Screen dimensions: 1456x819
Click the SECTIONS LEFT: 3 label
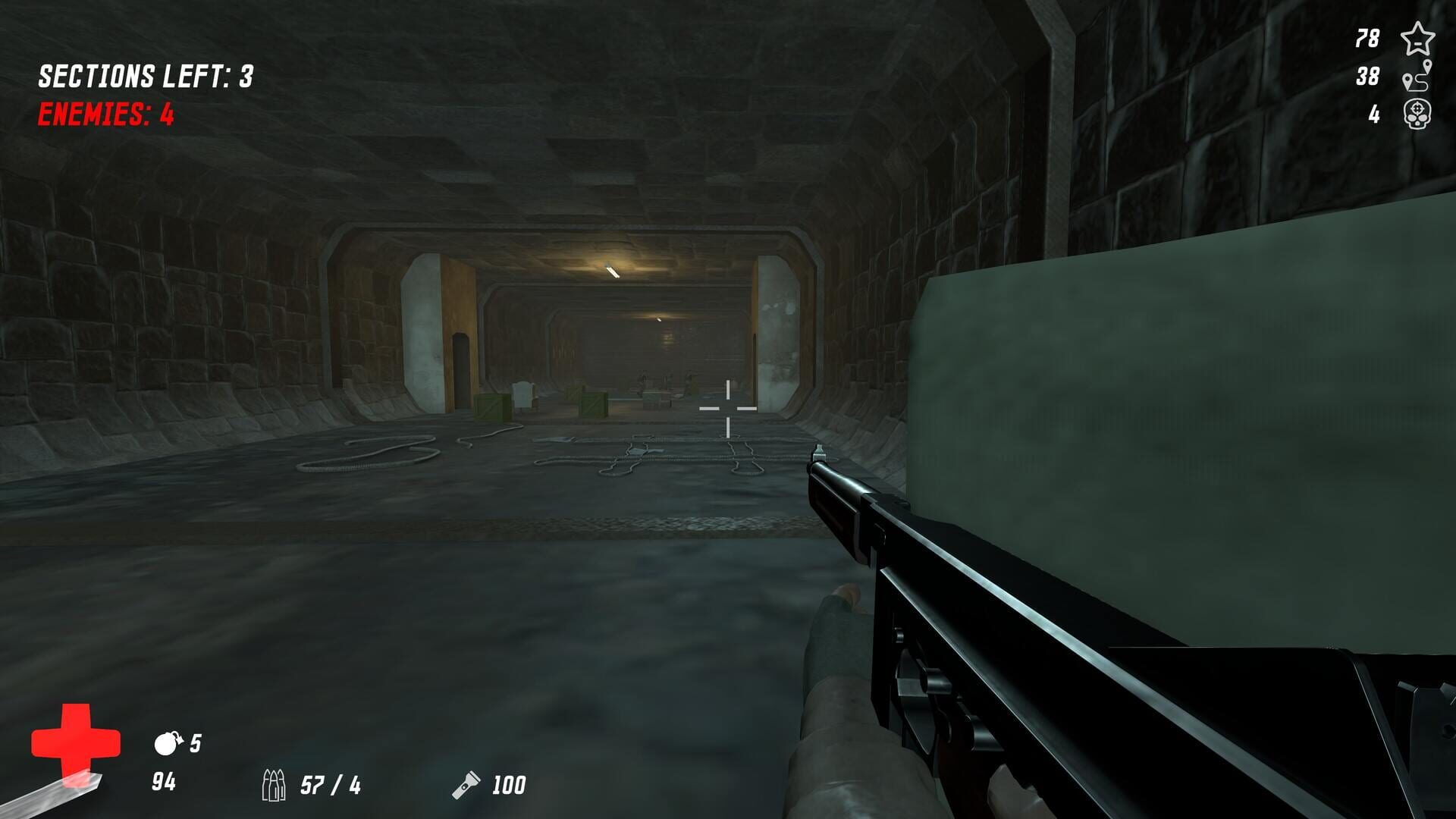point(144,75)
